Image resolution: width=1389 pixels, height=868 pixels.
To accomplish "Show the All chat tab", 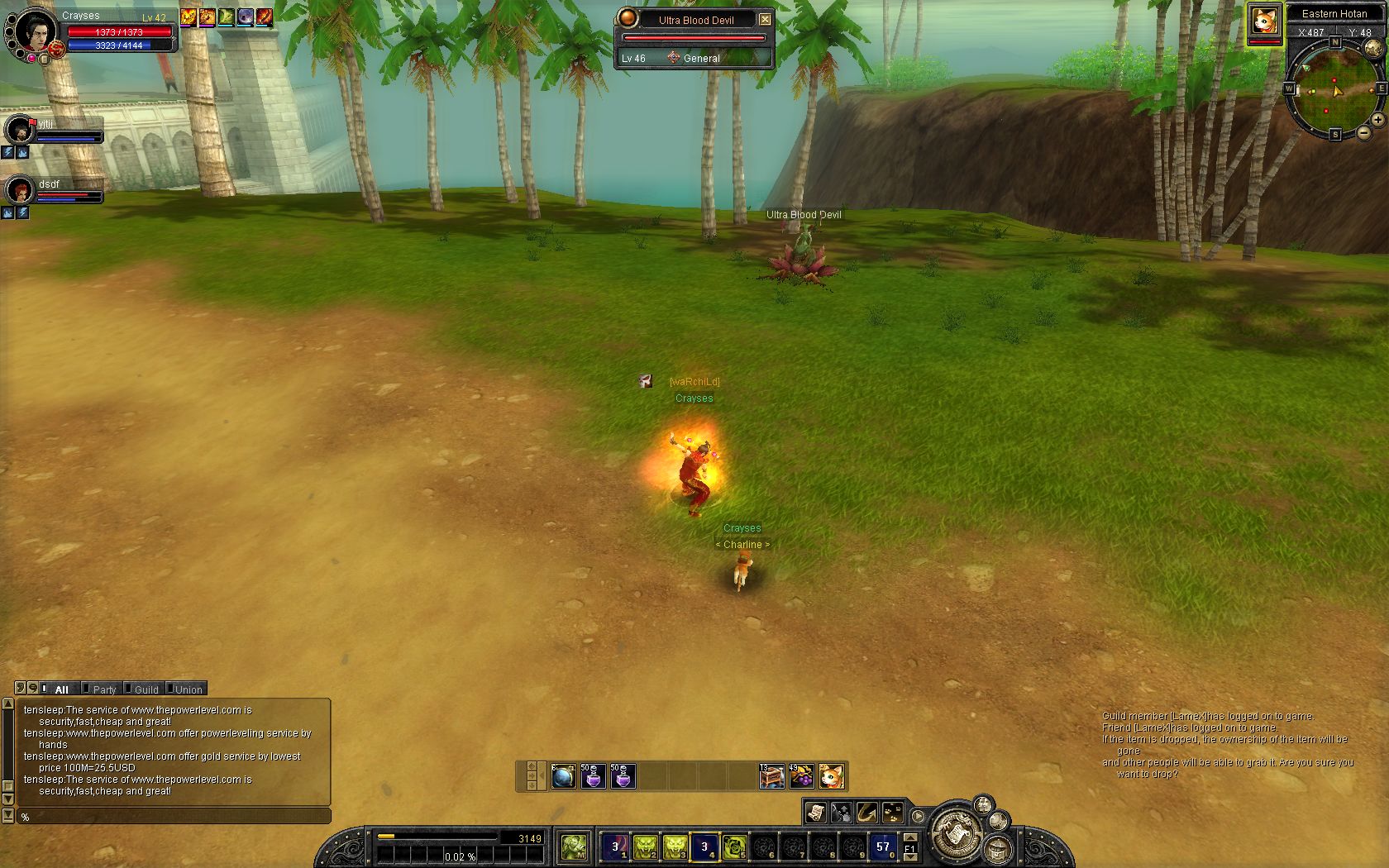I will pyautogui.click(x=61, y=689).
